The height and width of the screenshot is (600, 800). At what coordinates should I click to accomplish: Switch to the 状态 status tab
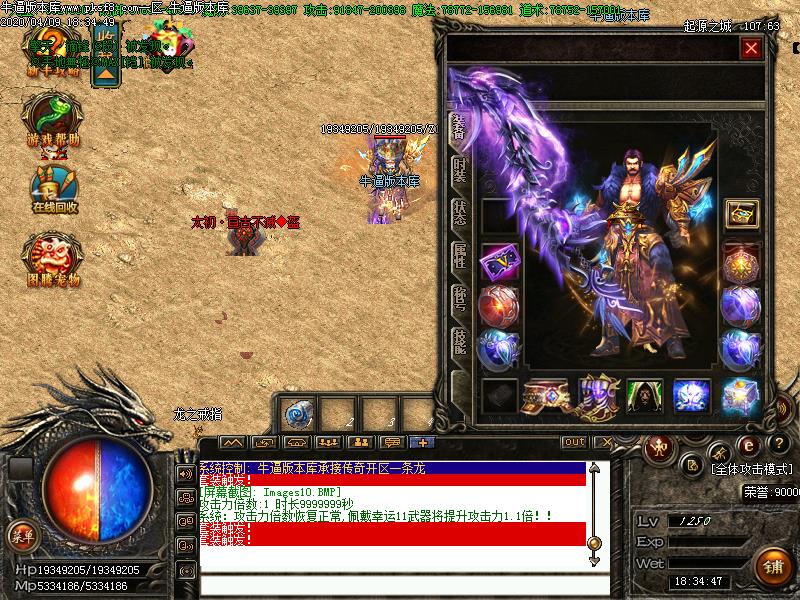(459, 212)
